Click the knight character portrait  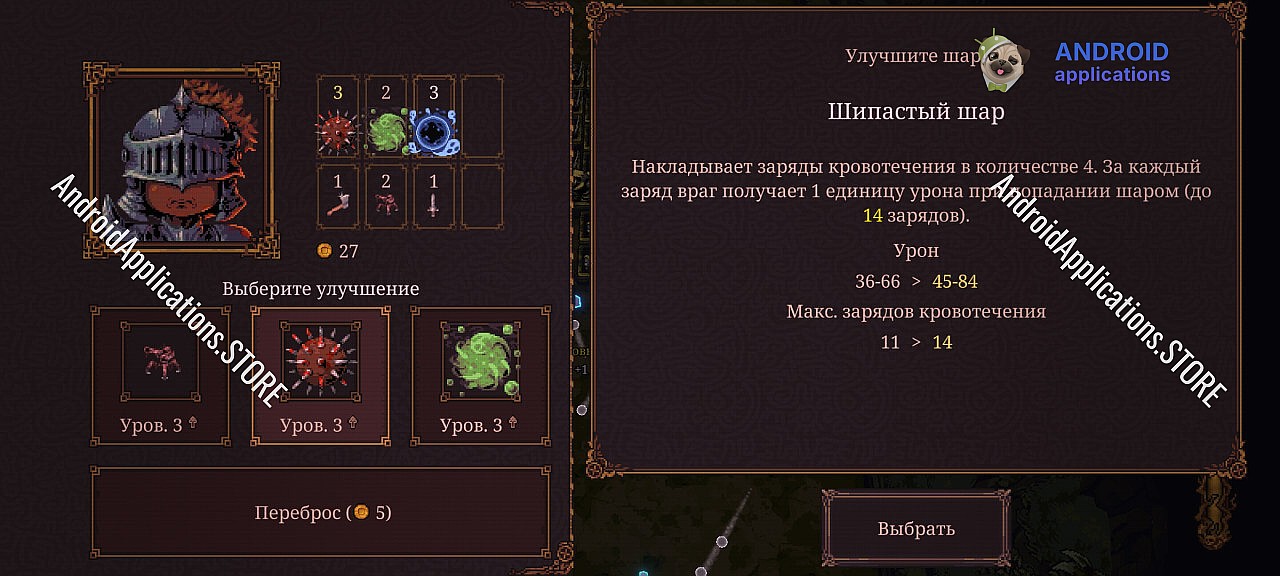click(x=181, y=155)
